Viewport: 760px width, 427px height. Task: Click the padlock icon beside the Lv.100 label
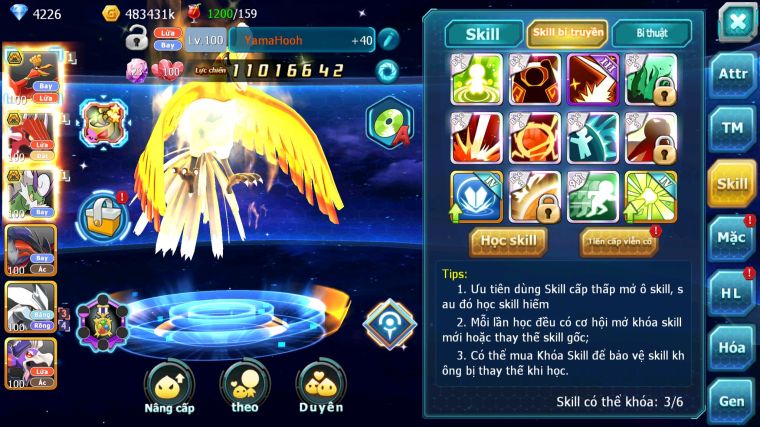pyautogui.click(x=137, y=39)
